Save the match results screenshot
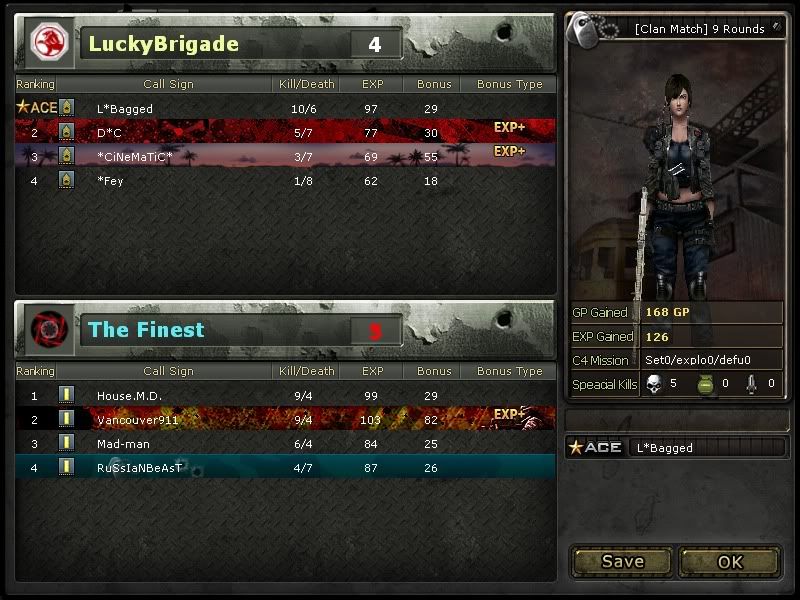The height and width of the screenshot is (600, 800). 622,561
